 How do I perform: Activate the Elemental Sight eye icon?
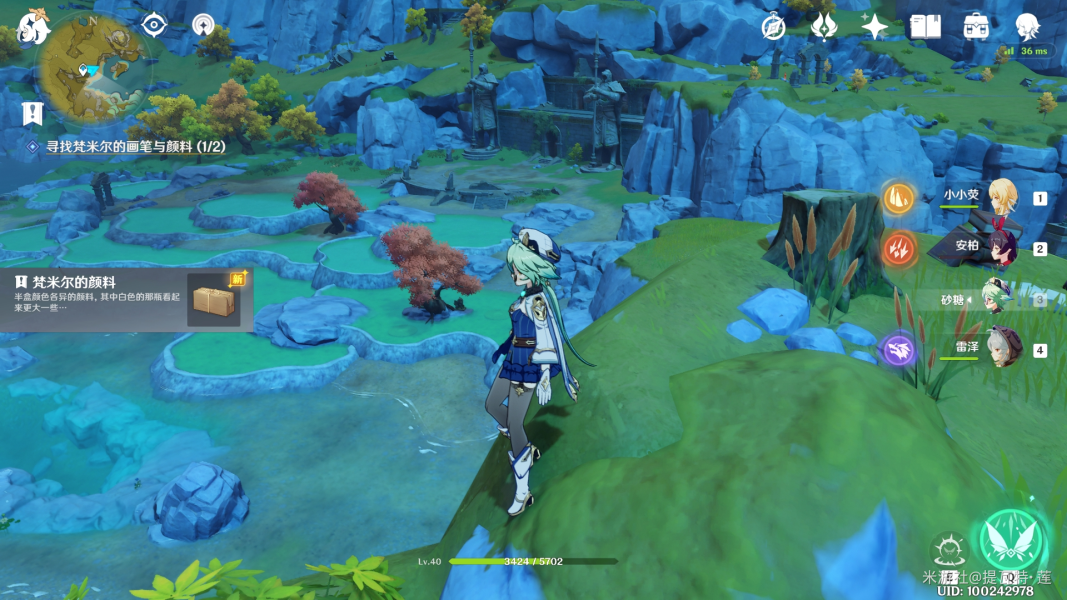pos(153,24)
